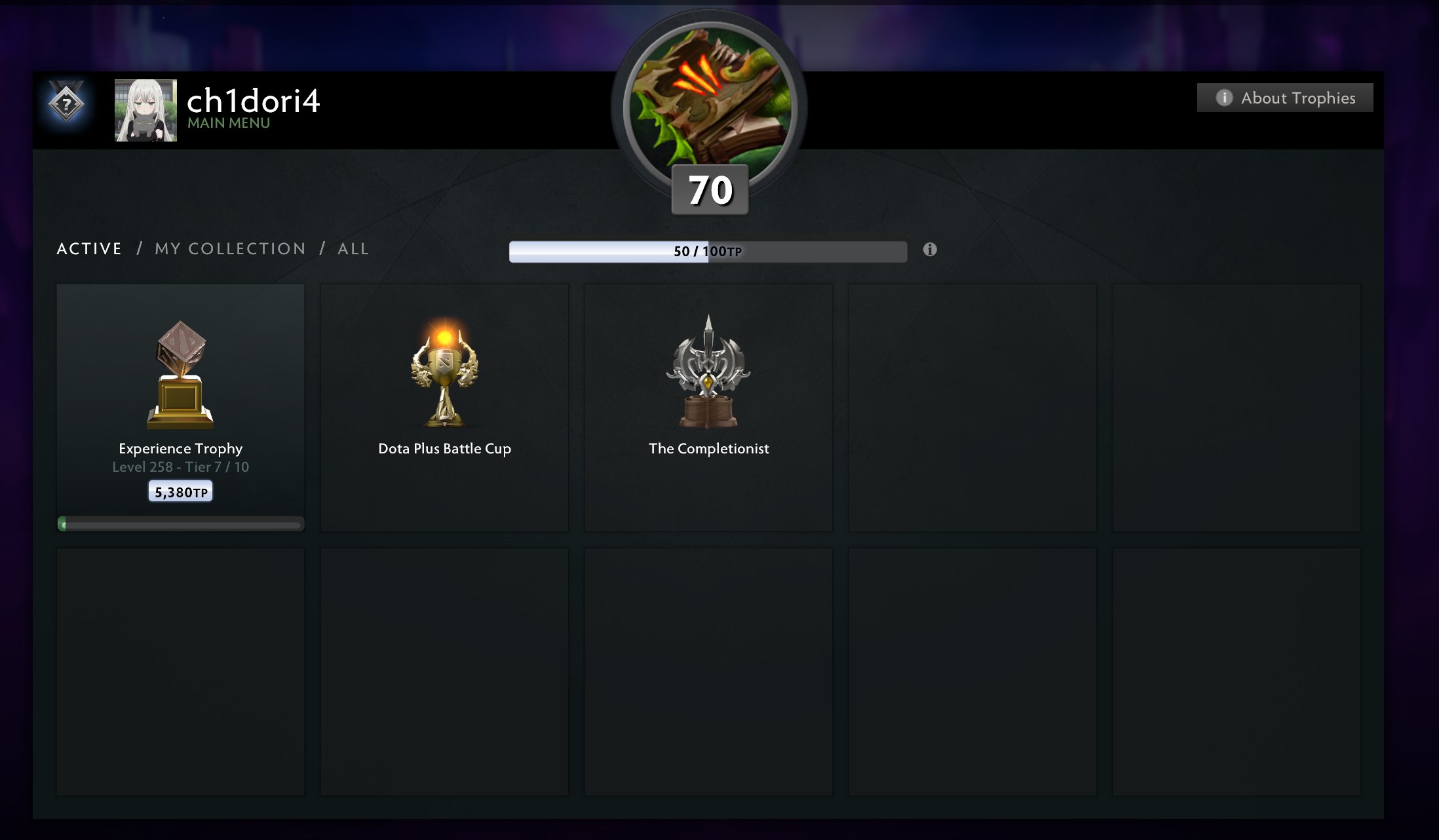1439x840 pixels.
Task: Click the trophy points info icon
Action: pyautogui.click(x=930, y=250)
